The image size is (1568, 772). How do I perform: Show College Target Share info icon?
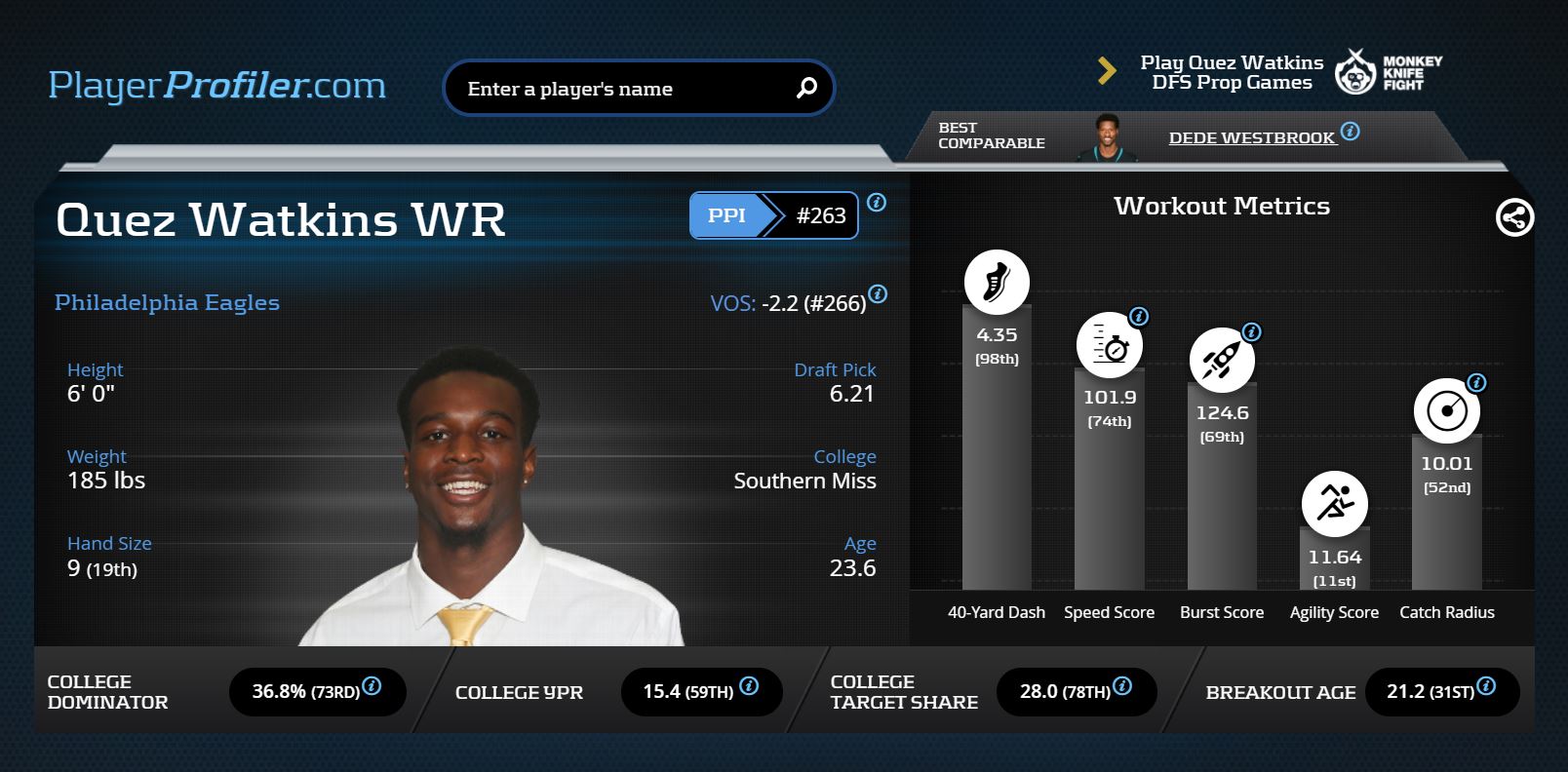(1122, 686)
